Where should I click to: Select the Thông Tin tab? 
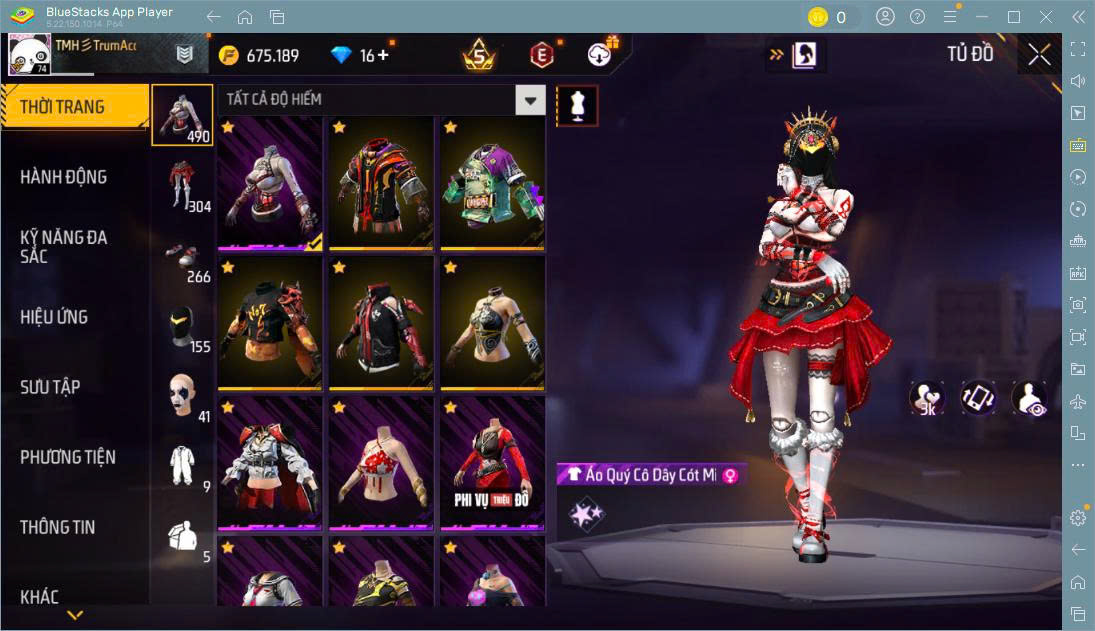58,527
